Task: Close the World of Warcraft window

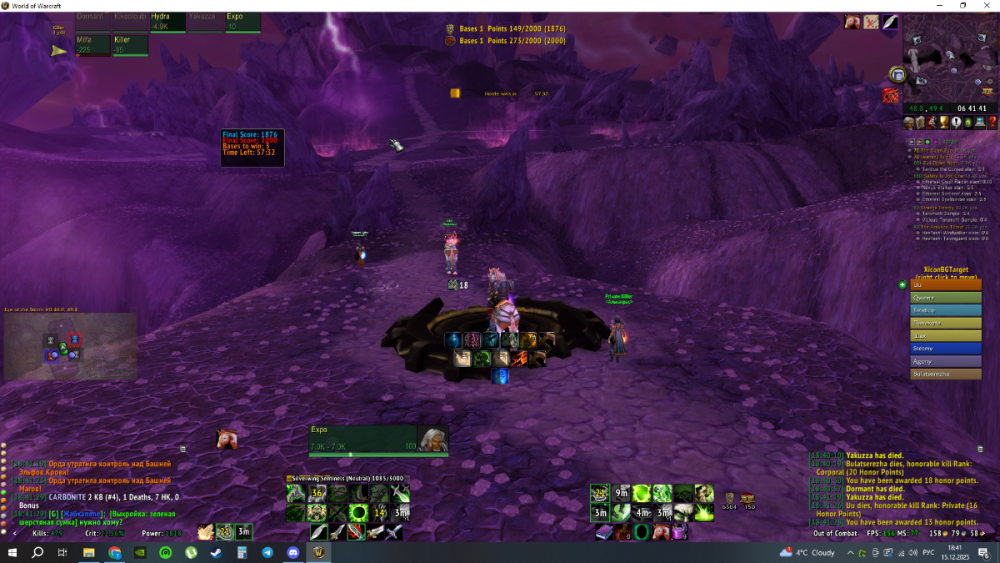Action: point(988,6)
